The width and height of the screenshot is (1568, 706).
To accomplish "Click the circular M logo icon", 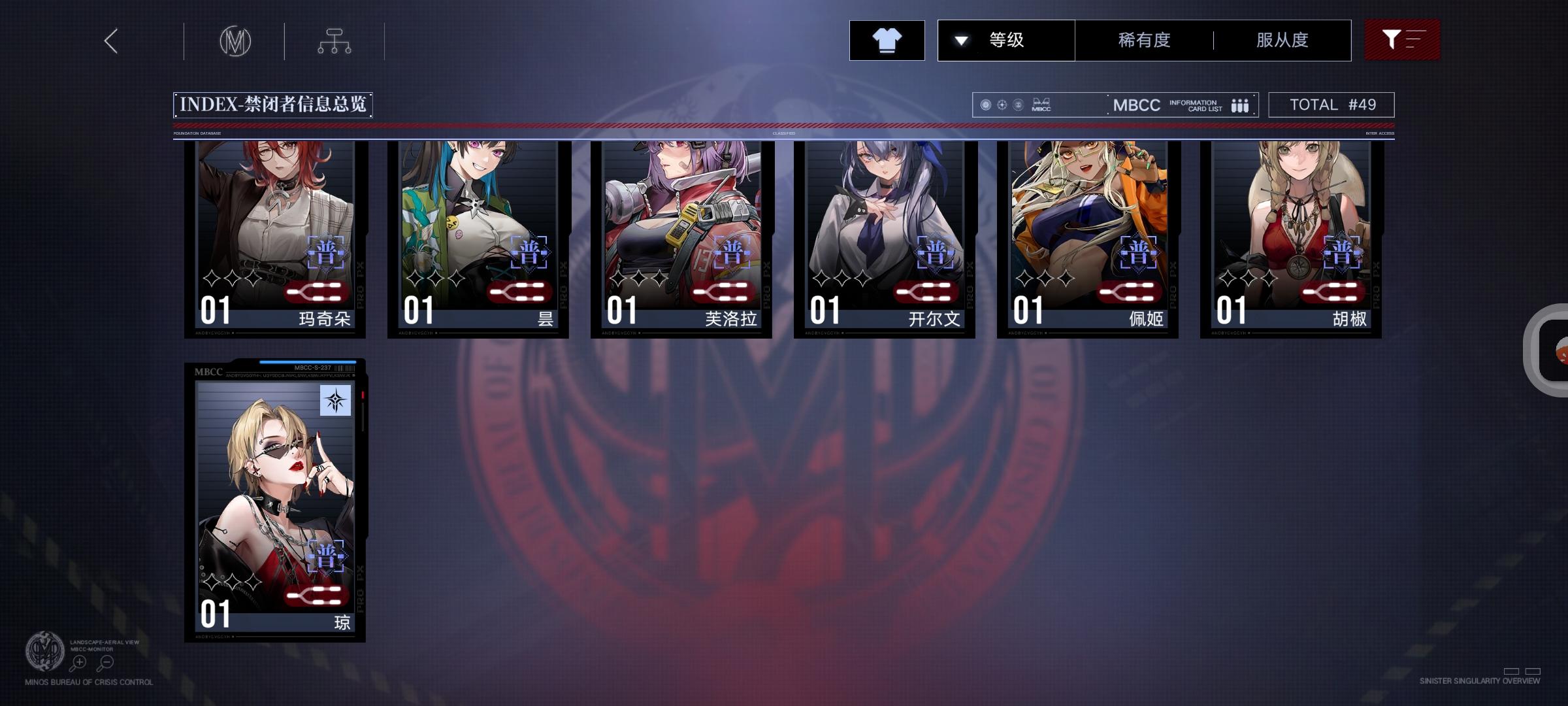I will pos(235,41).
